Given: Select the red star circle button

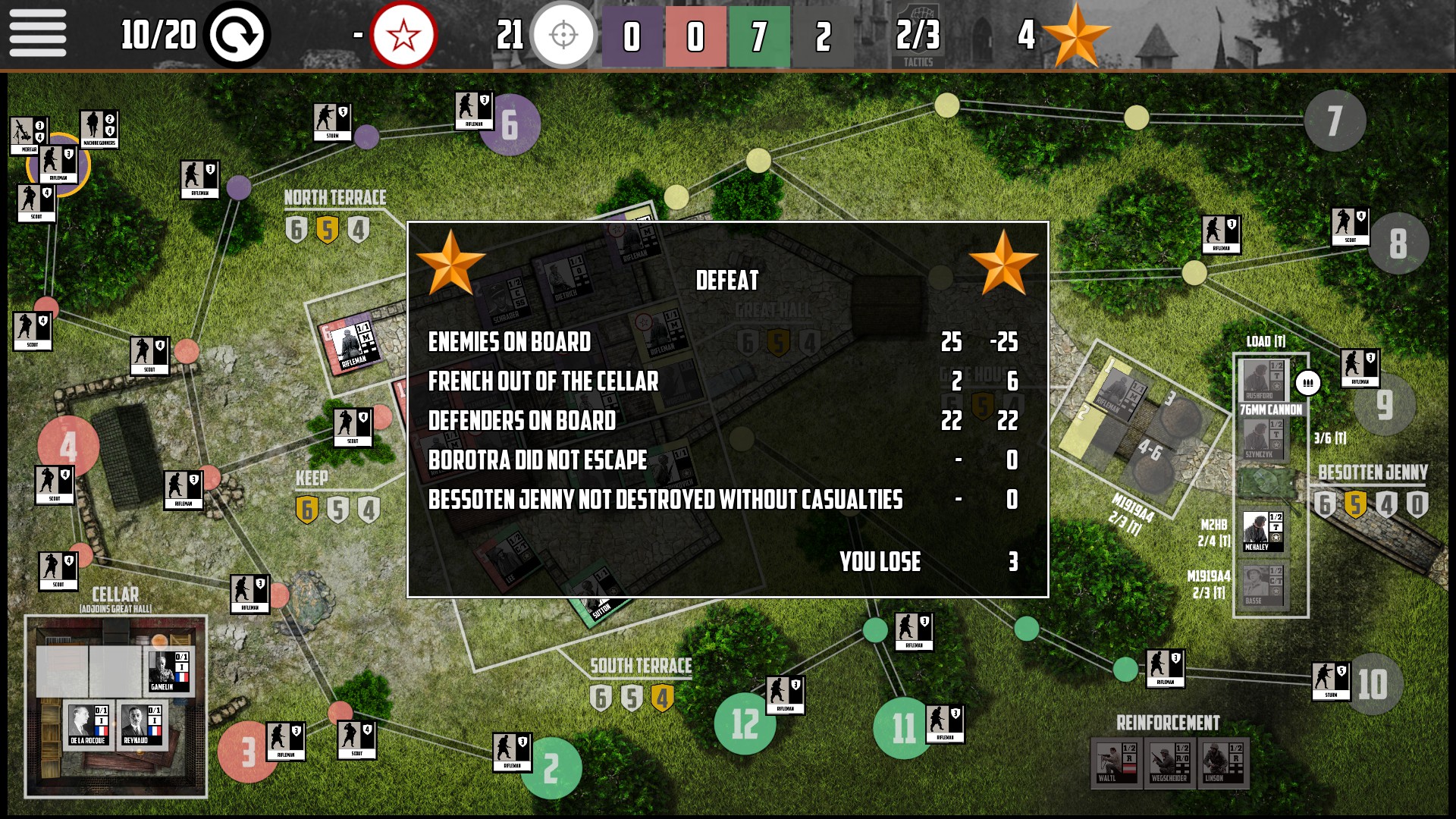Looking at the screenshot, I should click(403, 35).
